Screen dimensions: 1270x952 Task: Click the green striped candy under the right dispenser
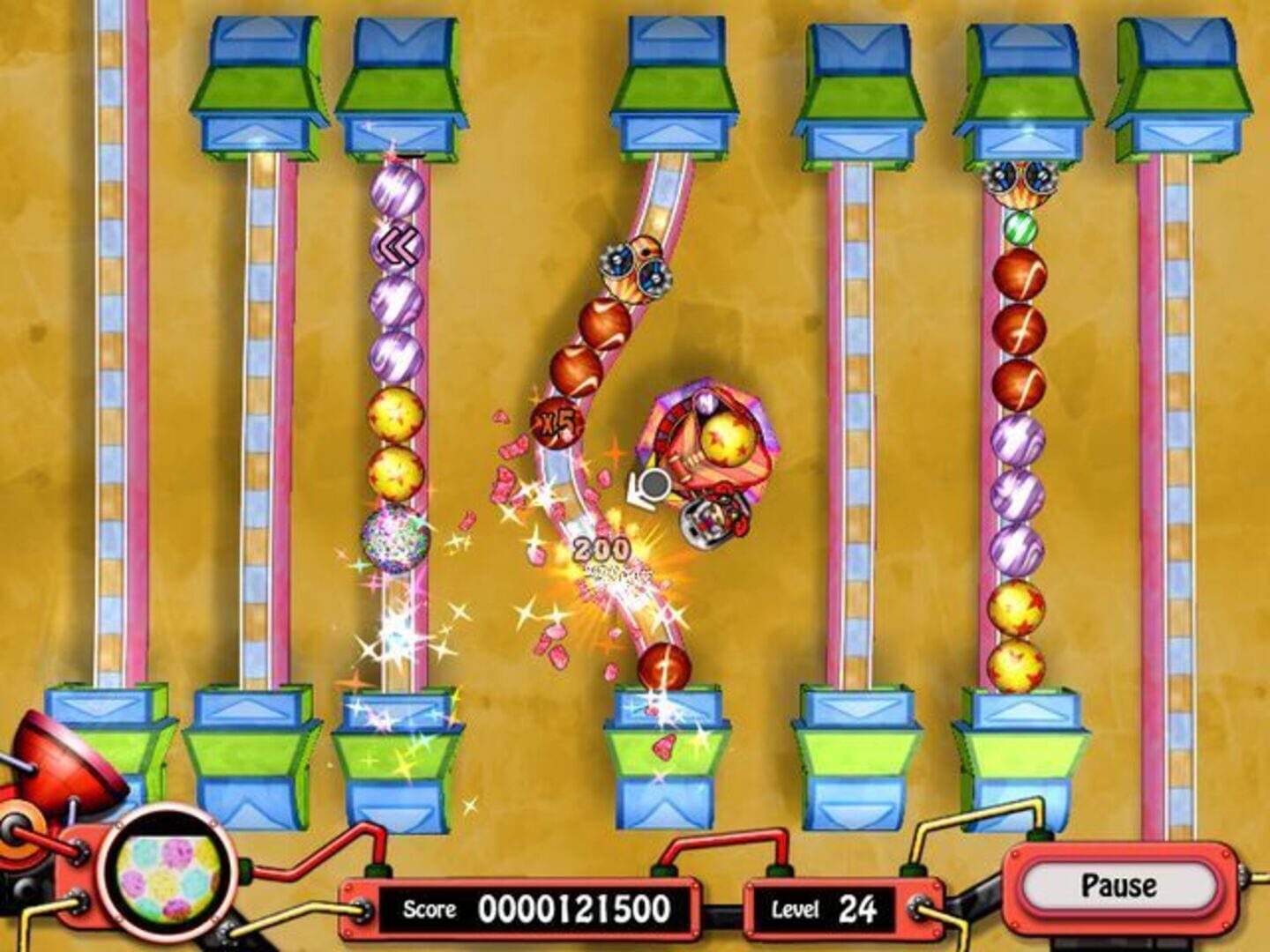(1022, 226)
